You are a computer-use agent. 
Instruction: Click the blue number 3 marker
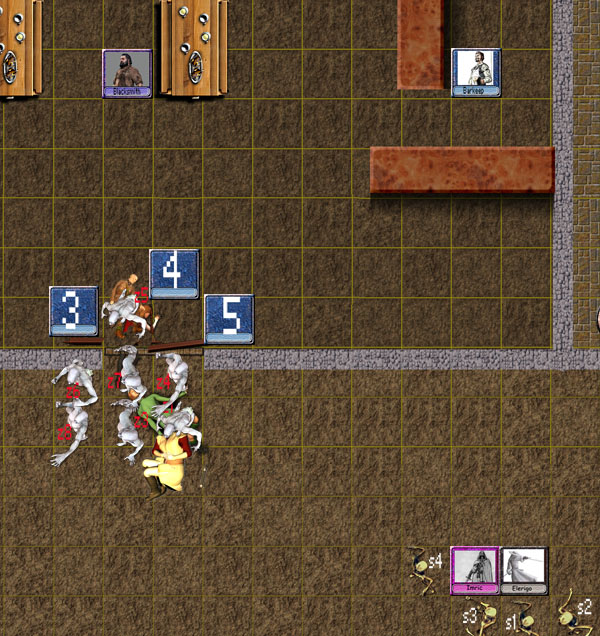(x=73, y=310)
